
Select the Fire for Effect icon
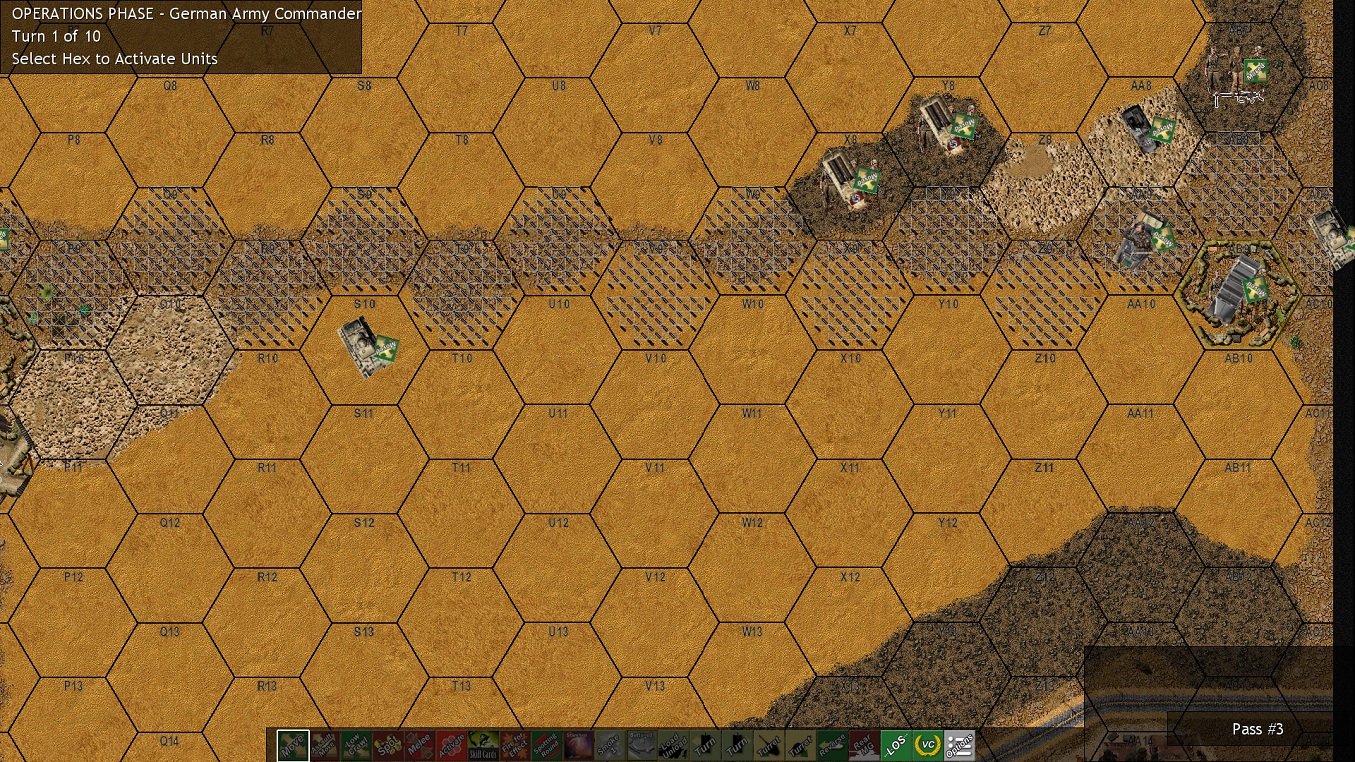513,744
